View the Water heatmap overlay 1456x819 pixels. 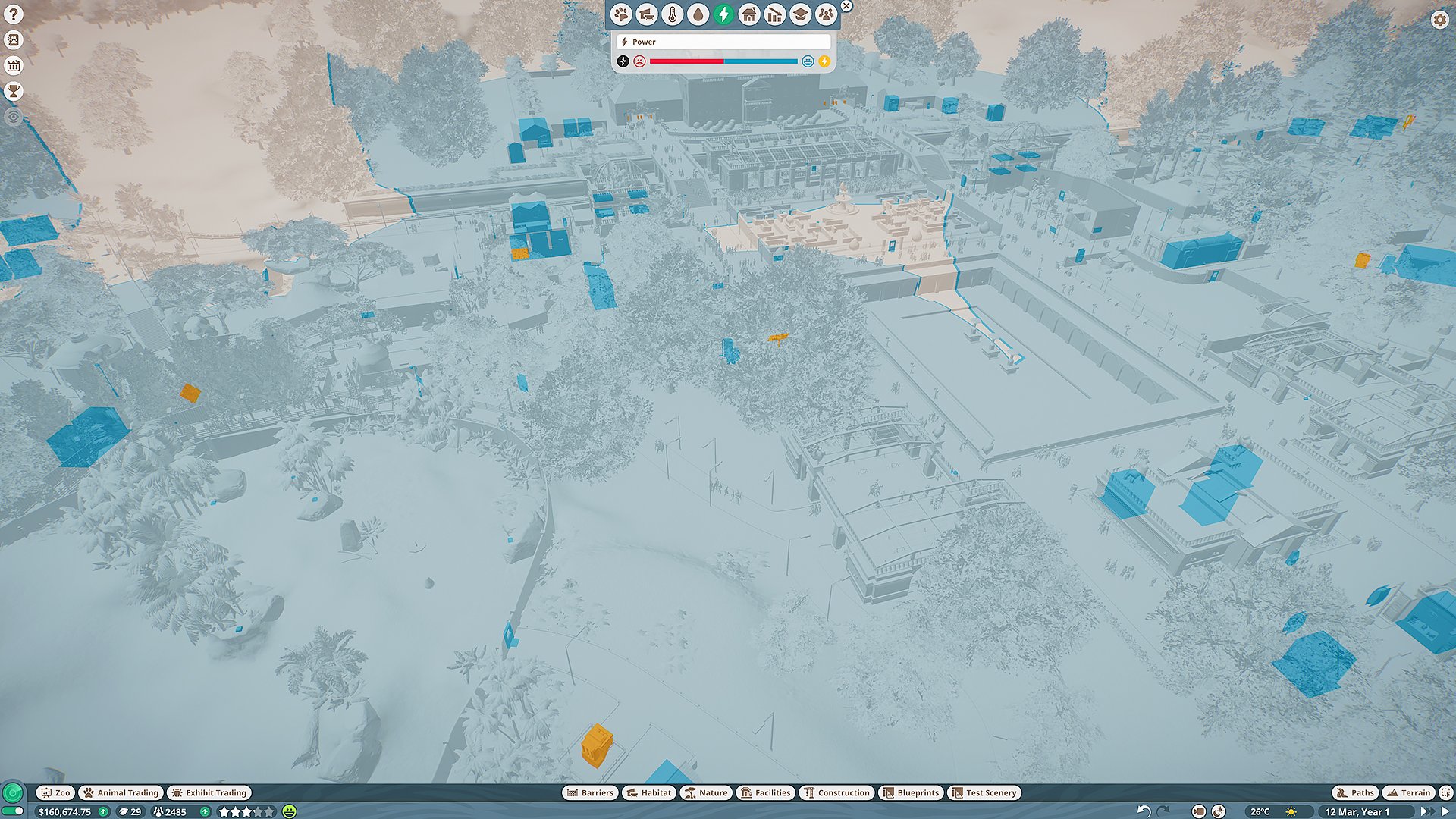point(698,13)
